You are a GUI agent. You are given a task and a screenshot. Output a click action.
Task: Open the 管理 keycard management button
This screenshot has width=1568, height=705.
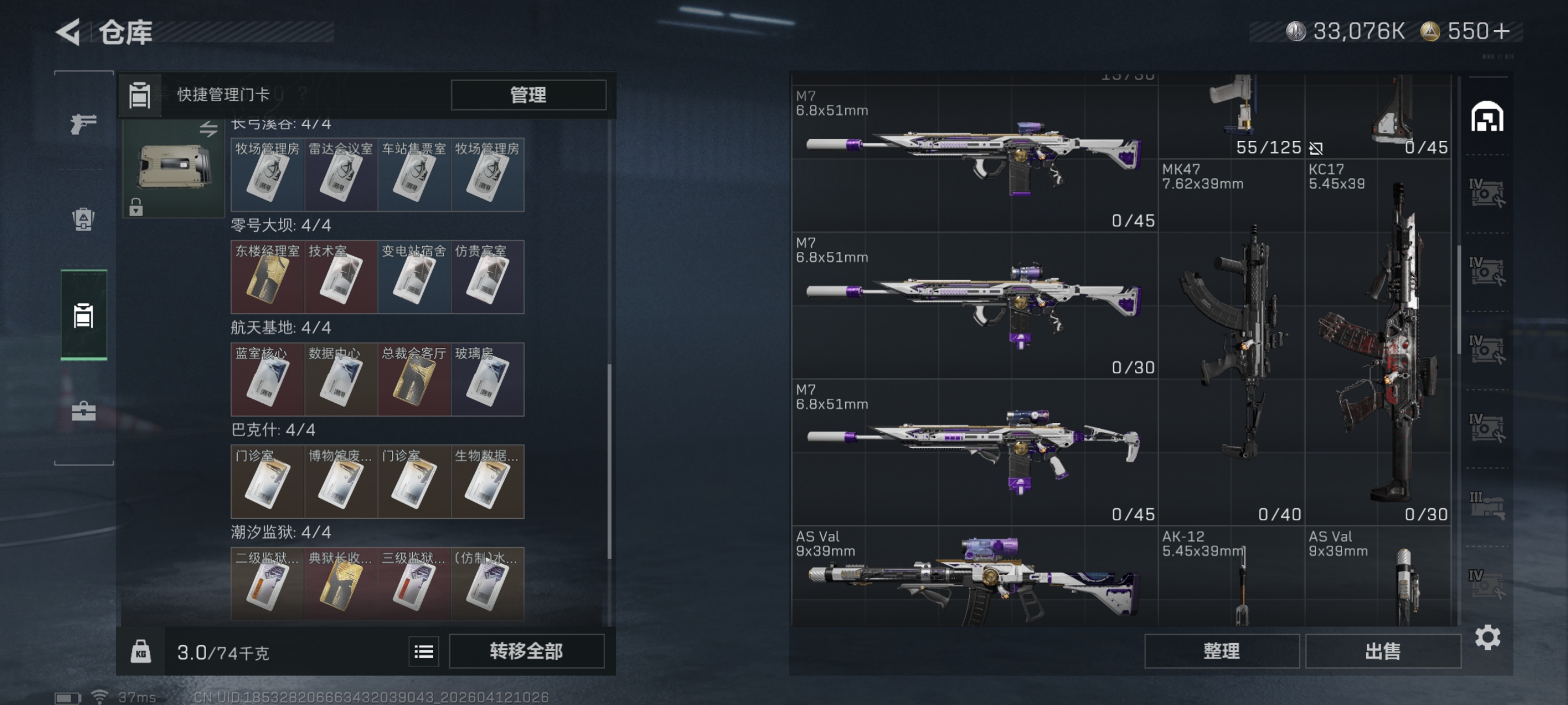(528, 95)
